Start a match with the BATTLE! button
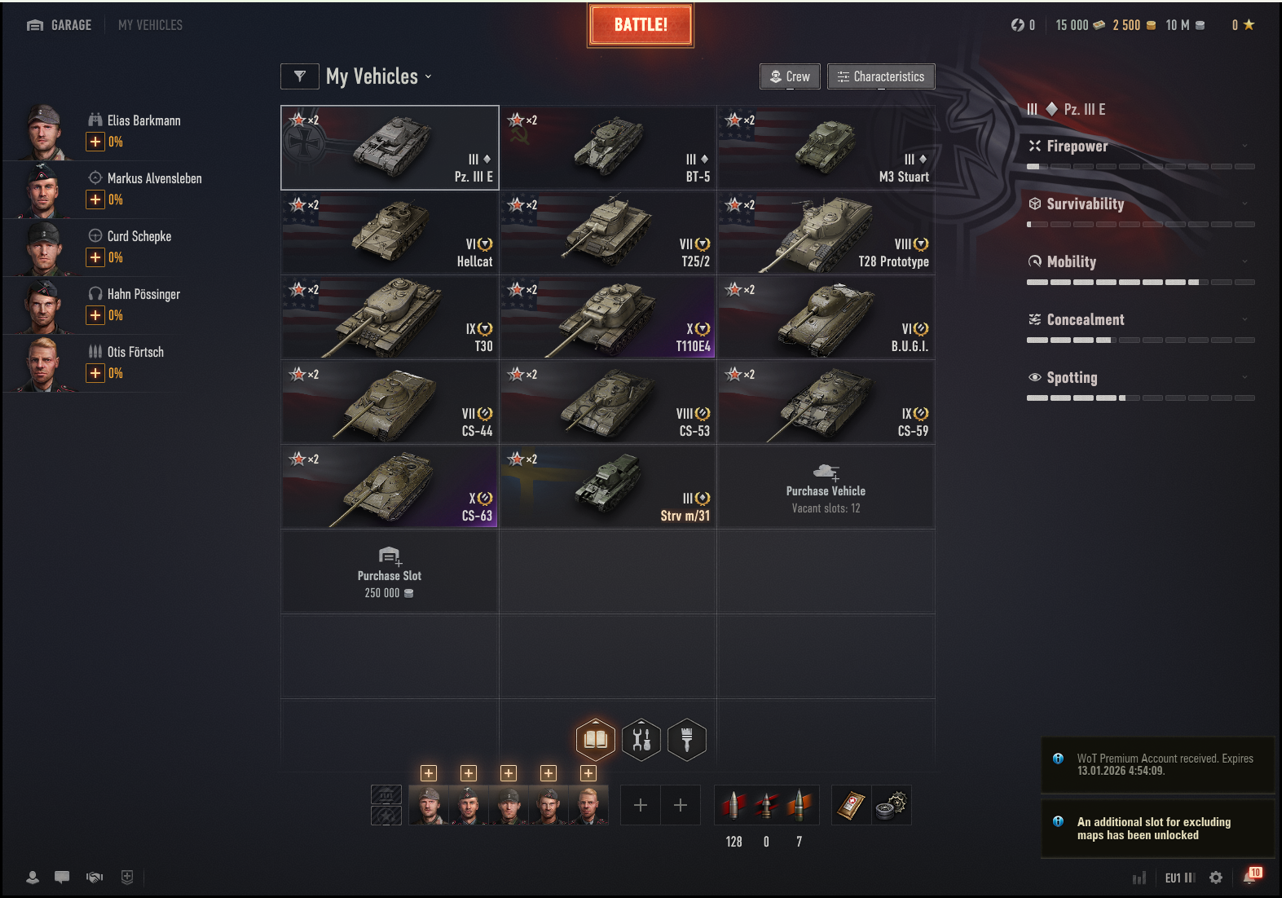 point(641,25)
